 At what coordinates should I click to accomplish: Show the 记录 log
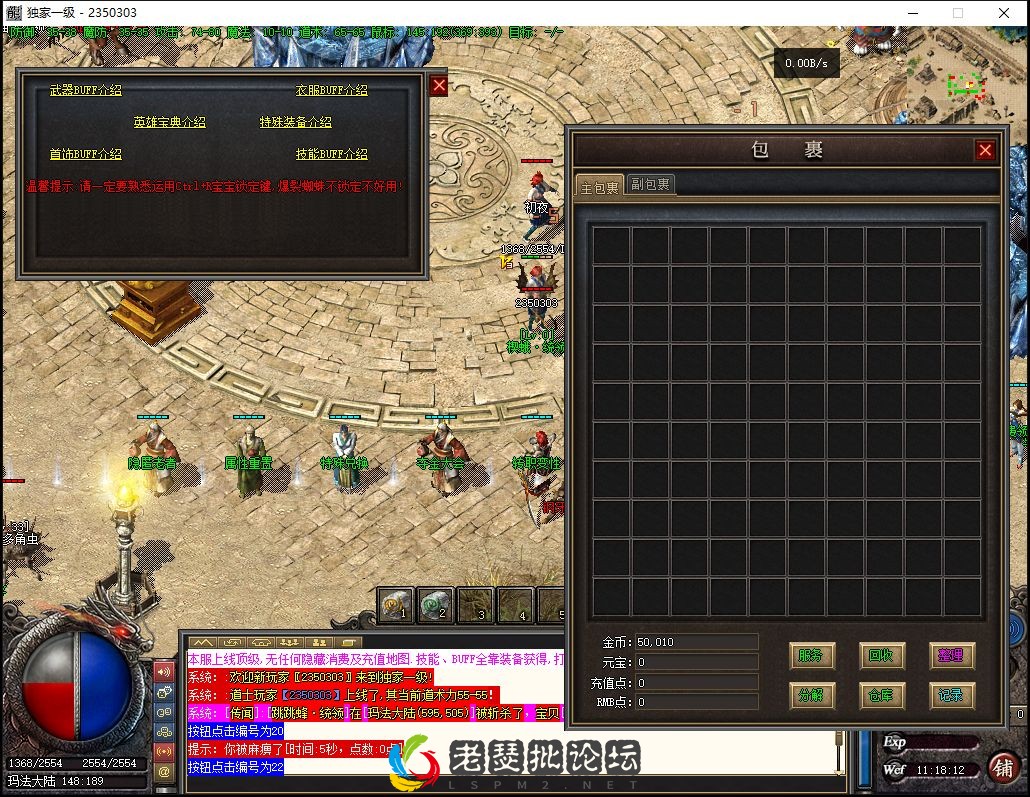coord(951,695)
